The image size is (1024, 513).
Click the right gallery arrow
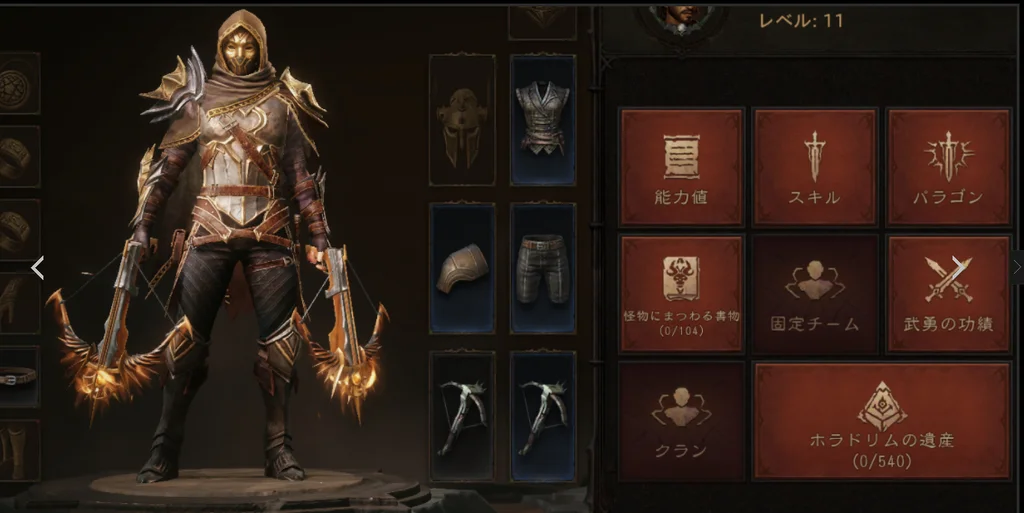pos(957,265)
